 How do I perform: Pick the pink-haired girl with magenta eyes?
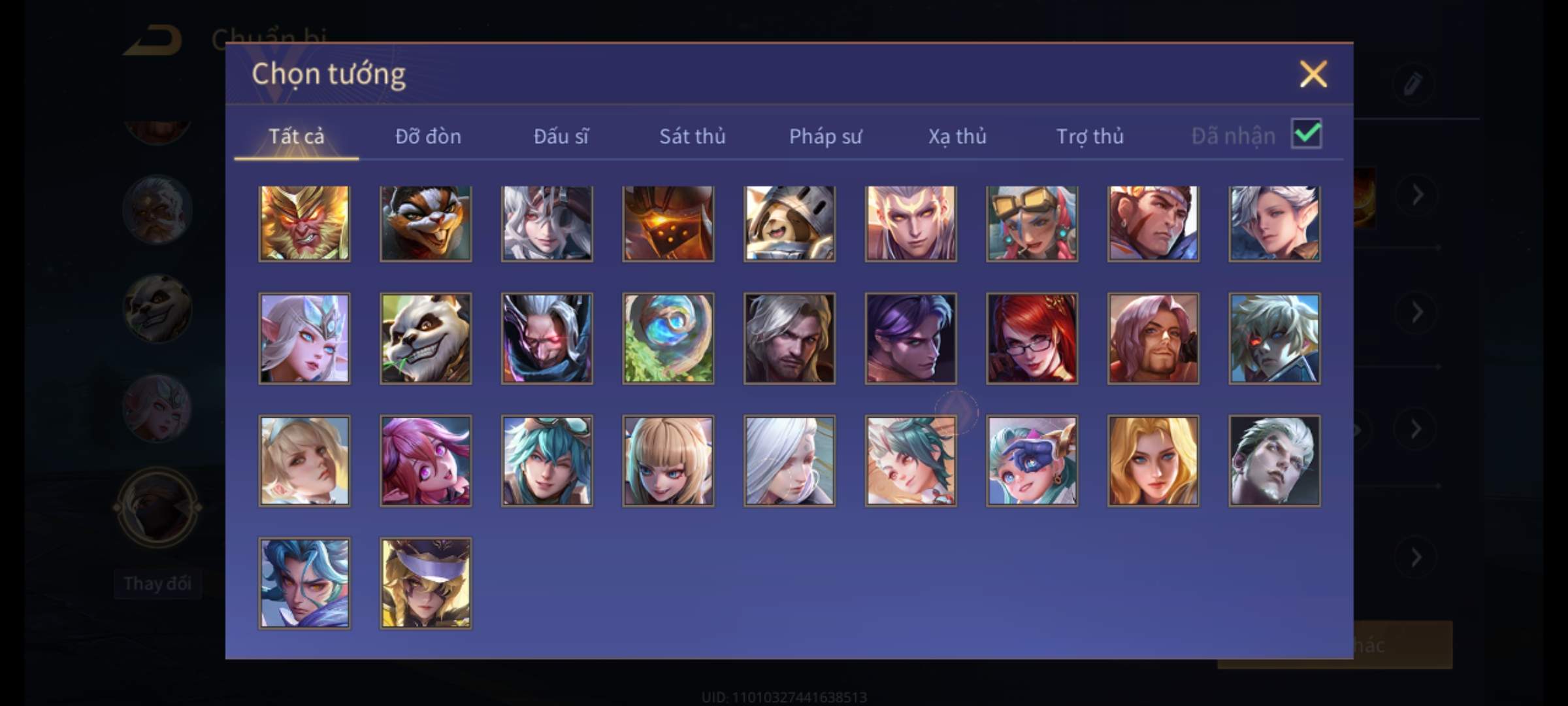(425, 461)
